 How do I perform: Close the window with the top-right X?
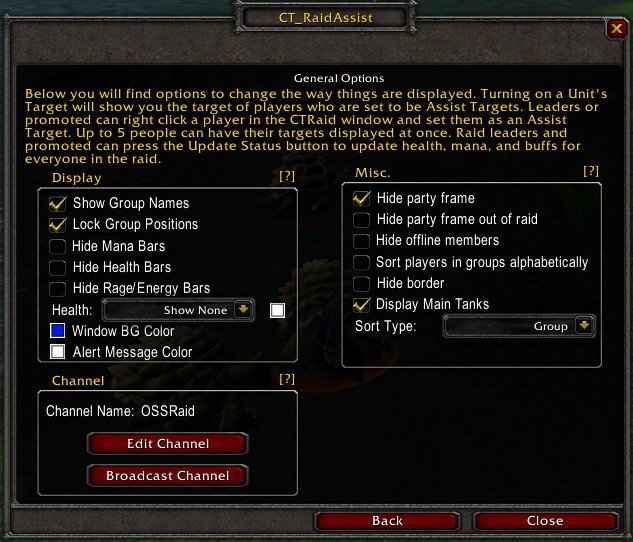coord(615,29)
